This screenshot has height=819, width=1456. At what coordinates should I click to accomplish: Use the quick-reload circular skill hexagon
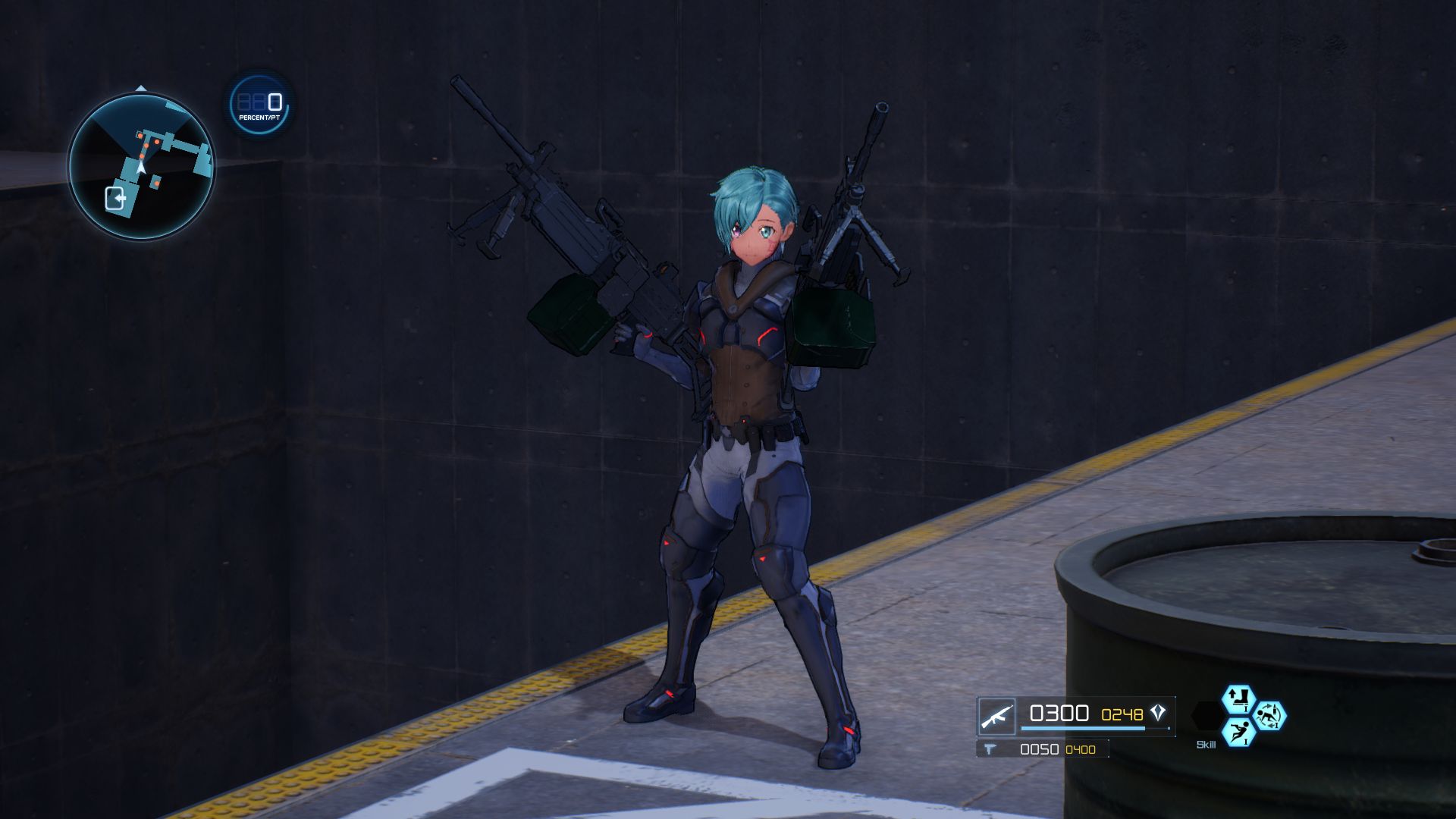(x=1271, y=717)
